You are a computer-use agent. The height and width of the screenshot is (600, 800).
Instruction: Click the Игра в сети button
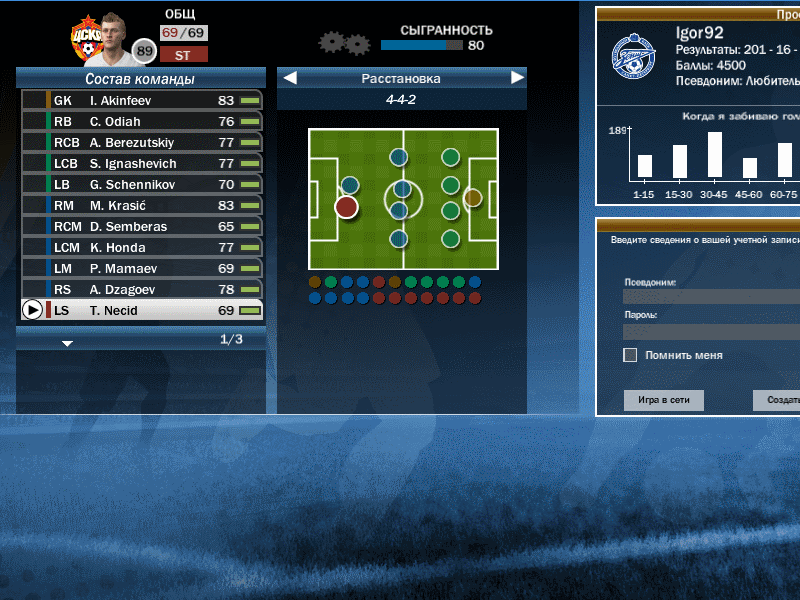tap(664, 401)
